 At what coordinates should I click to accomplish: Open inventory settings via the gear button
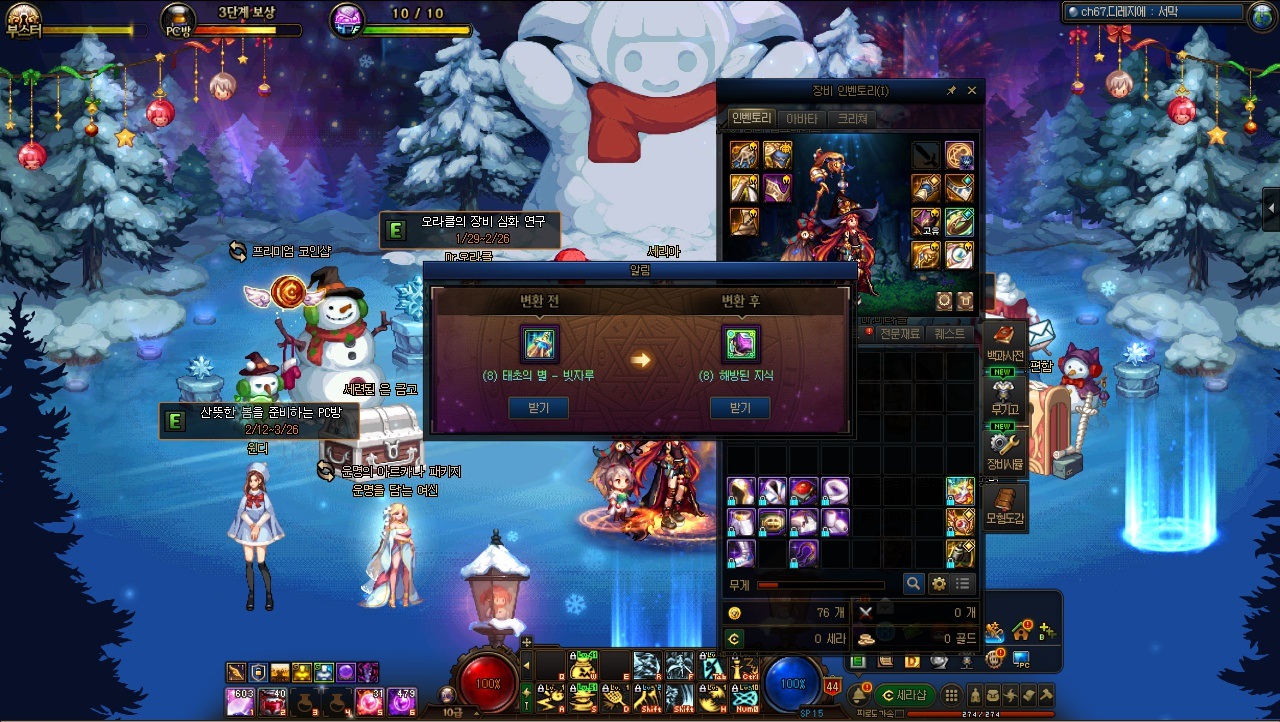[938, 584]
